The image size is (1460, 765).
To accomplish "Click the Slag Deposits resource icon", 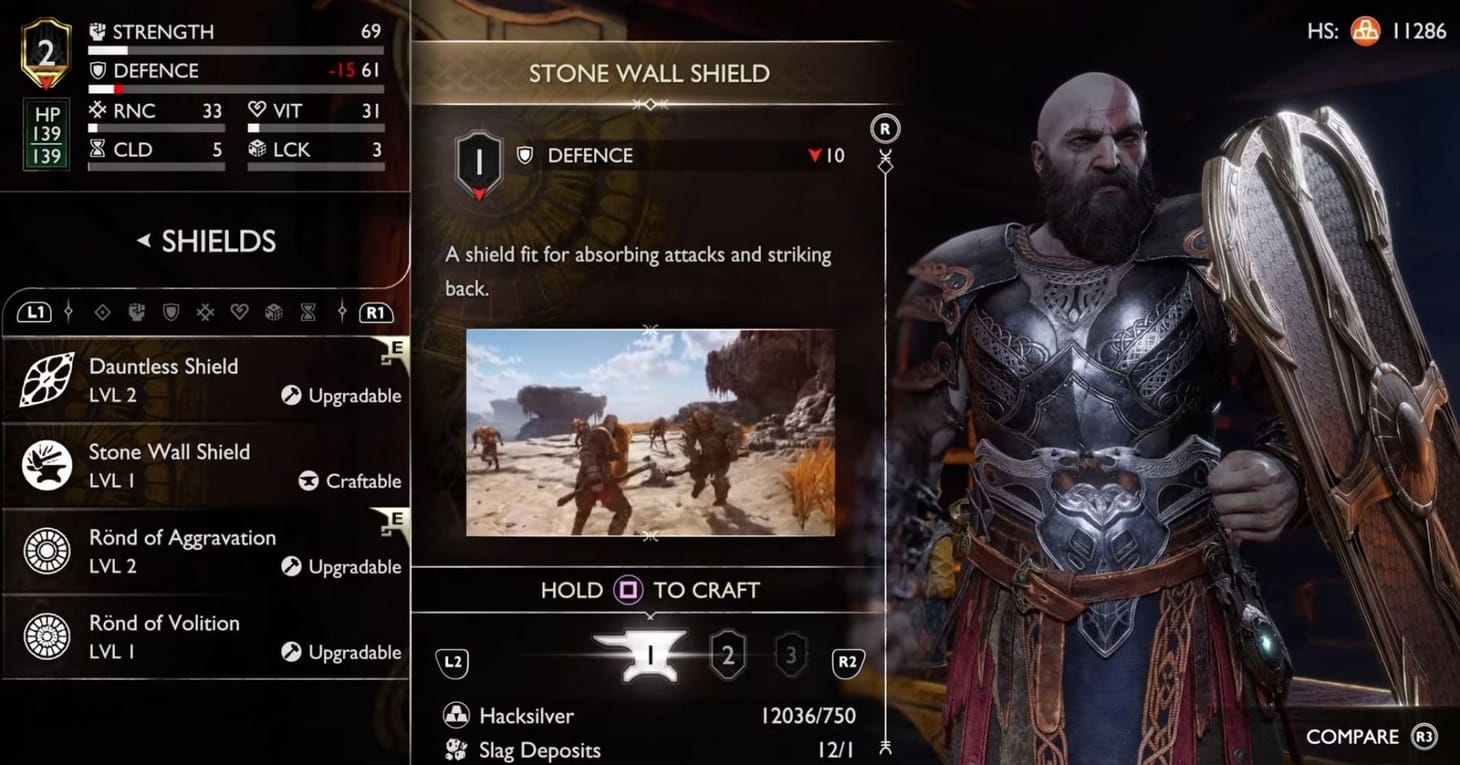I will point(455,750).
